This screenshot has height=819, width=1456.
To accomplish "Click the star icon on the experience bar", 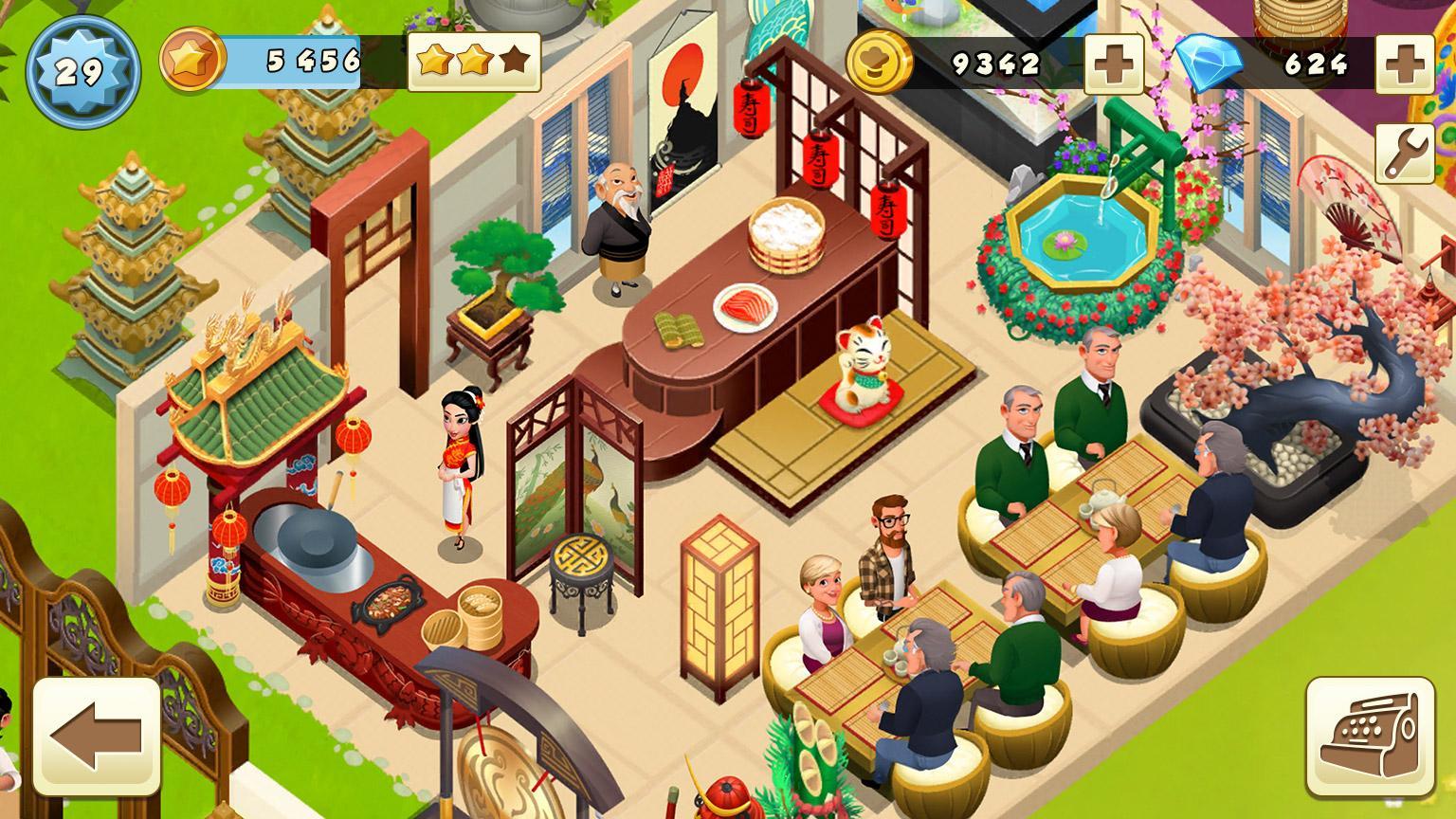I will pos(193,59).
